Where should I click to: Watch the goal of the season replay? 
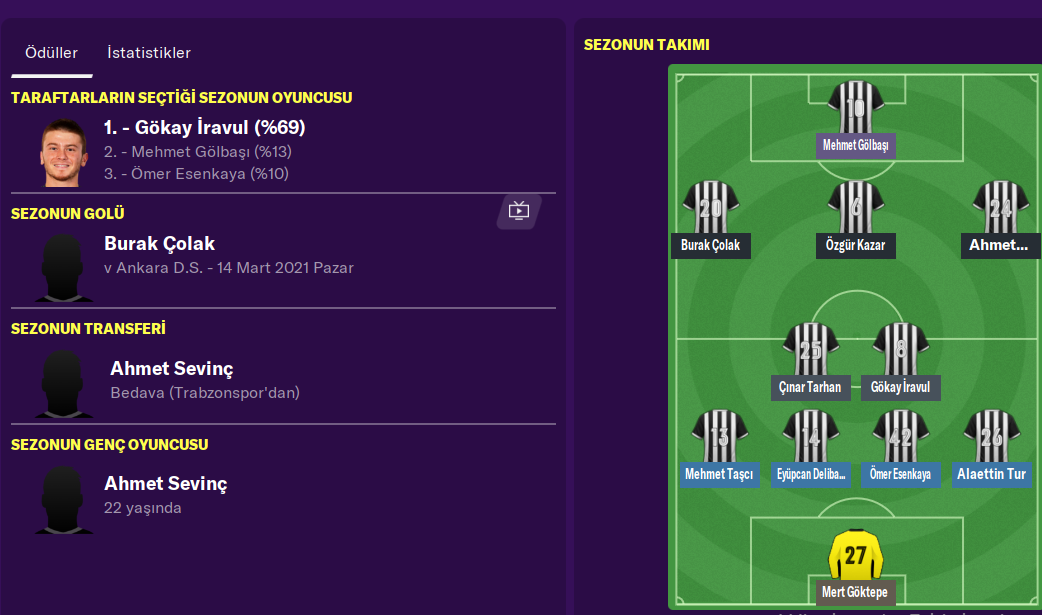click(x=518, y=210)
